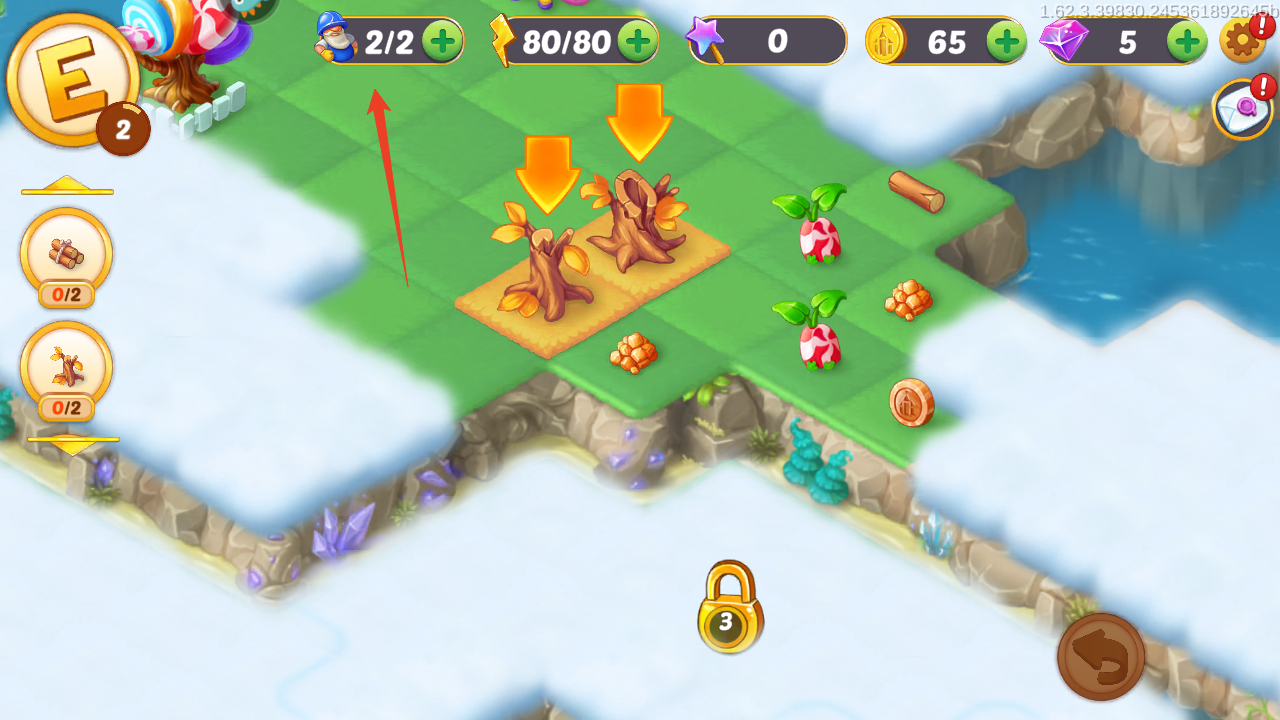Tap the brown return arrow button

point(1101,657)
